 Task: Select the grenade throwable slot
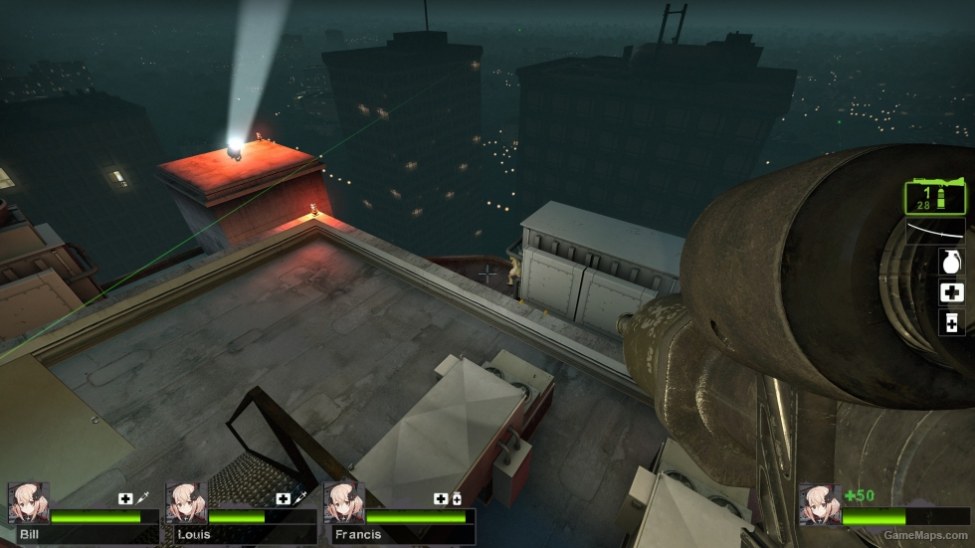[x=951, y=262]
